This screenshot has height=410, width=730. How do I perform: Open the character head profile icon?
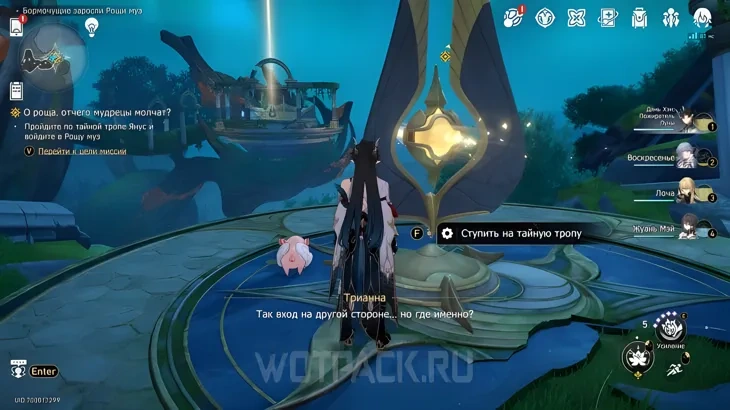tap(703, 17)
